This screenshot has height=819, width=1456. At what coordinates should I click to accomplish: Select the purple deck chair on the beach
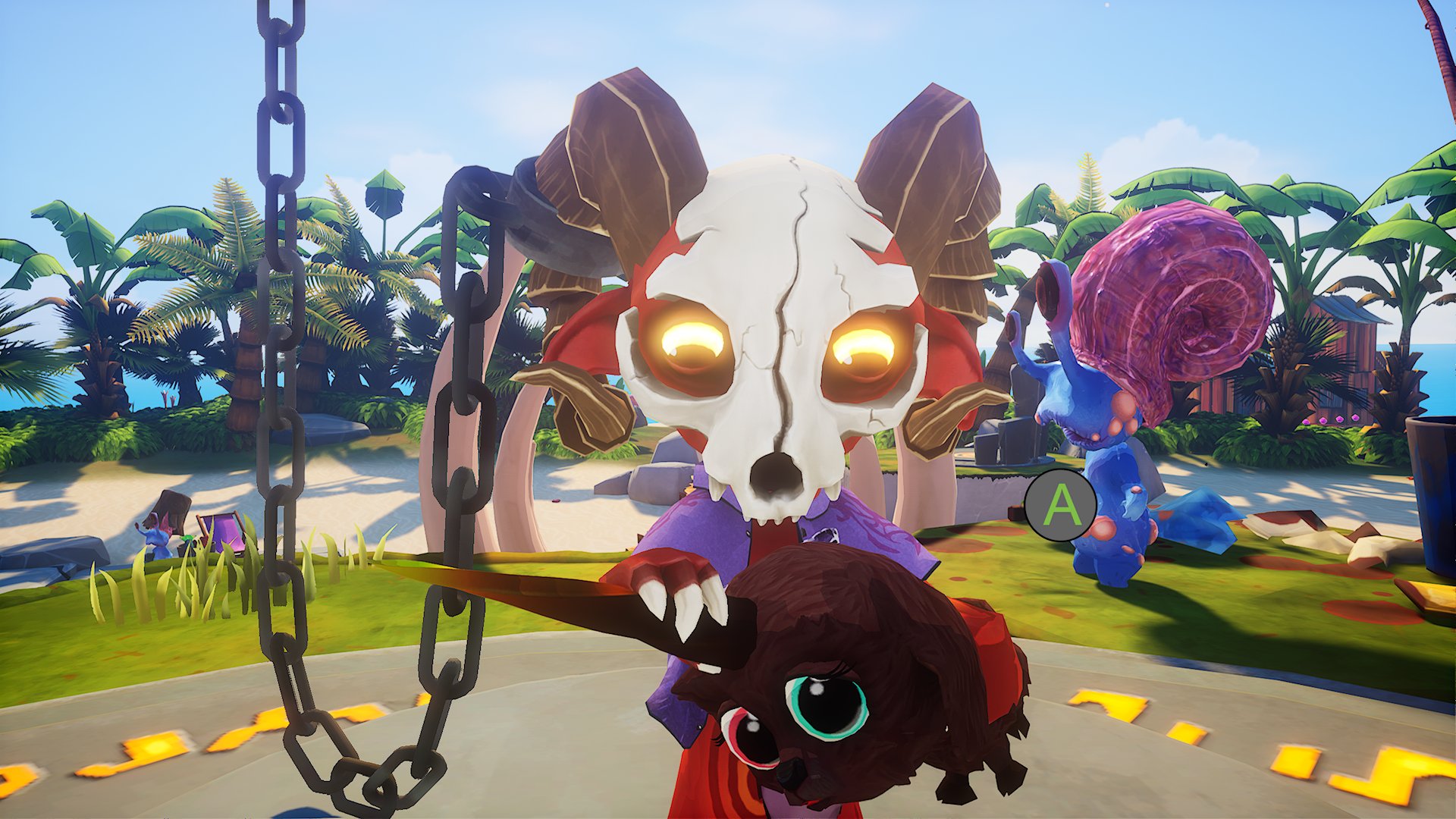pyautogui.click(x=221, y=535)
